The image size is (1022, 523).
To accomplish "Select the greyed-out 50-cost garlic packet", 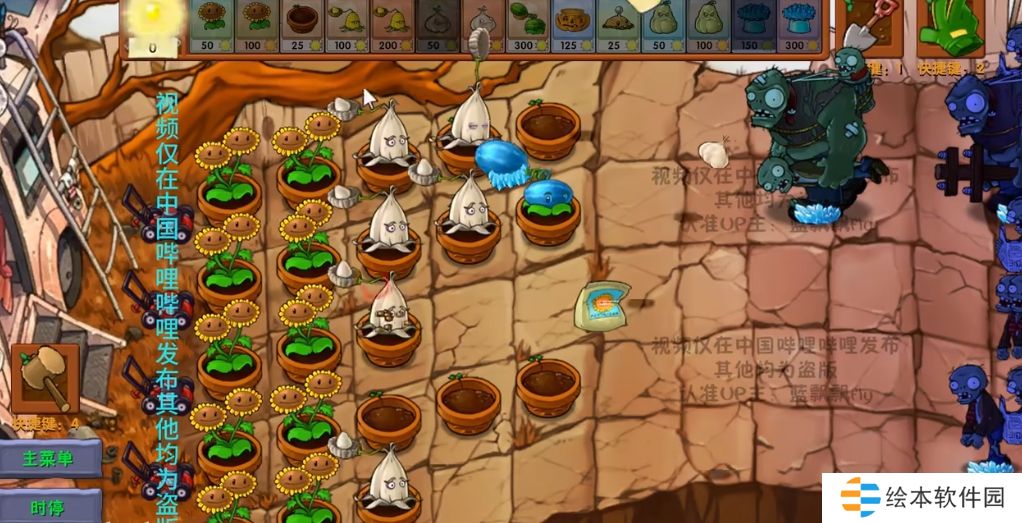I will click(x=435, y=26).
